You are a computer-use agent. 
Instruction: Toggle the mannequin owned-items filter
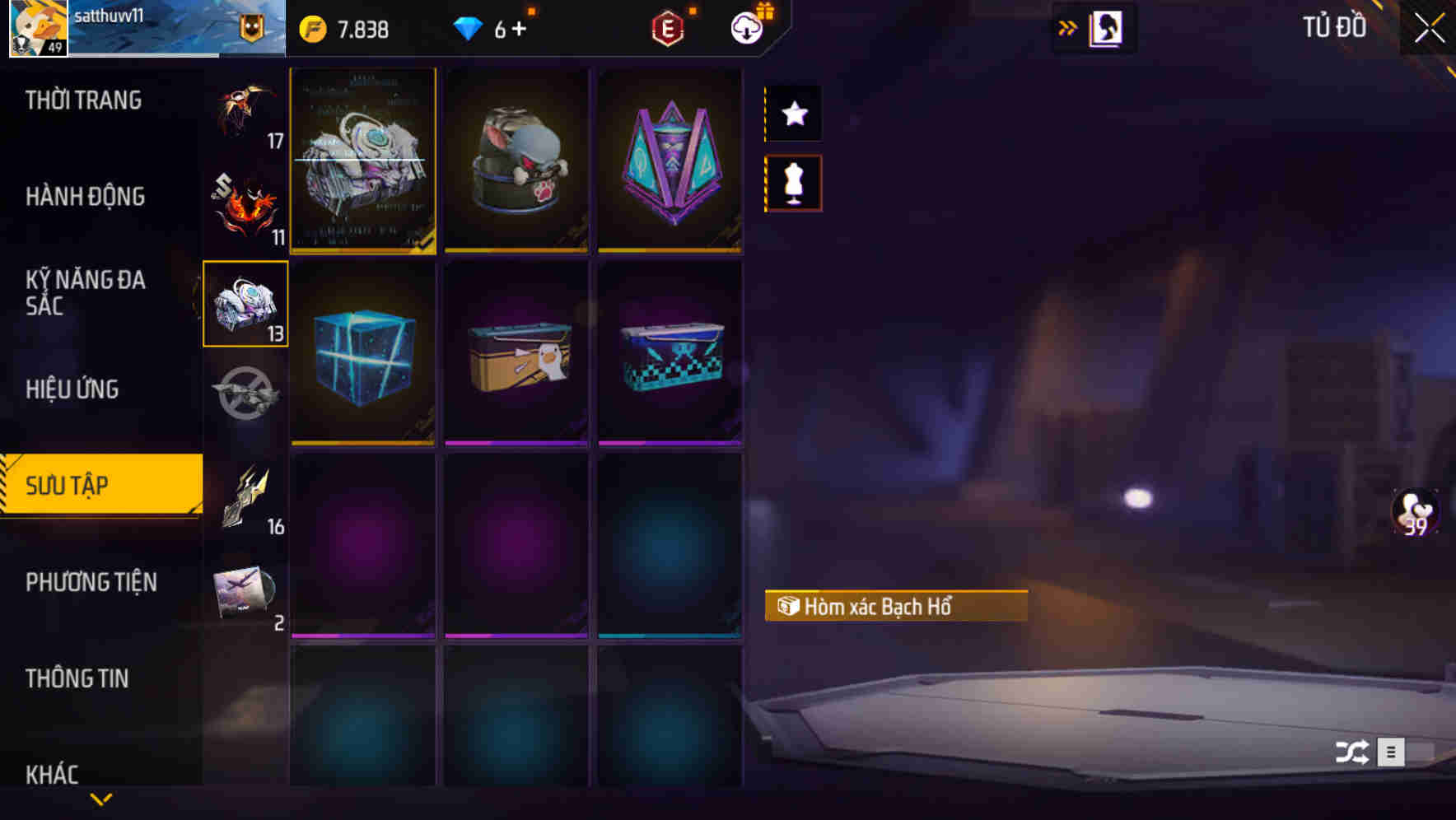coord(792,183)
